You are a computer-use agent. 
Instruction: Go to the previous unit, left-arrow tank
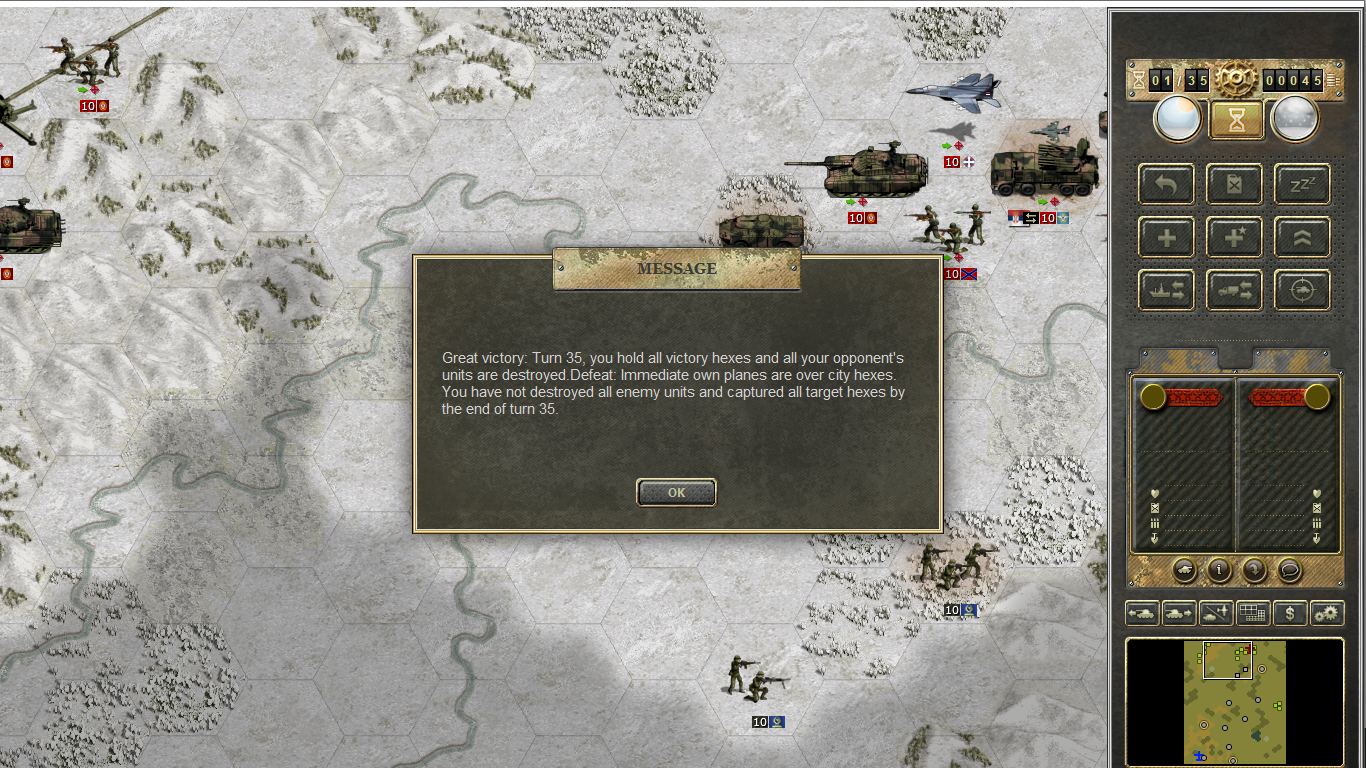click(x=1142, y=613)
